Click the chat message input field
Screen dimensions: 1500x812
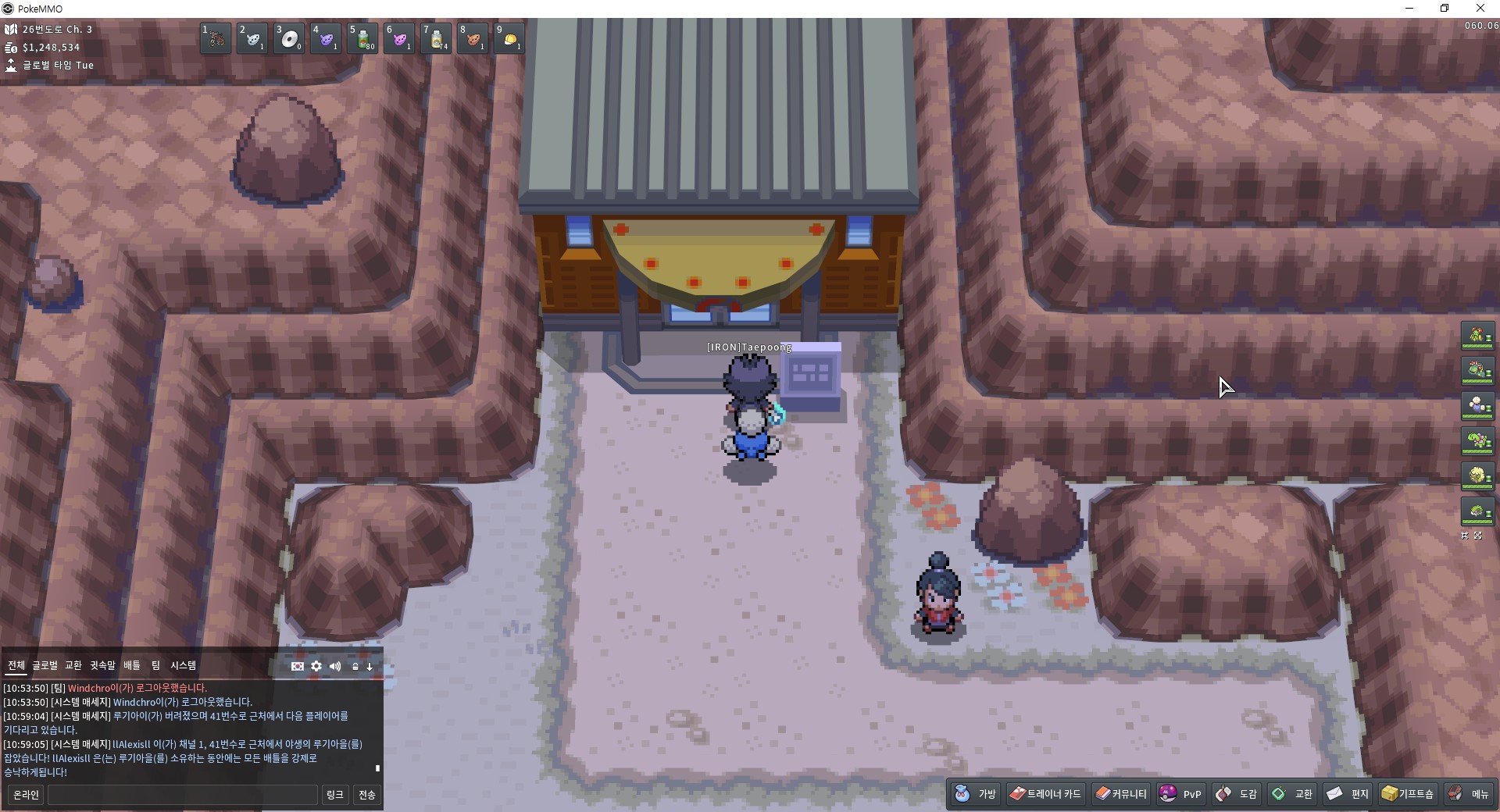pyautogui.click(x=183, y=795)
